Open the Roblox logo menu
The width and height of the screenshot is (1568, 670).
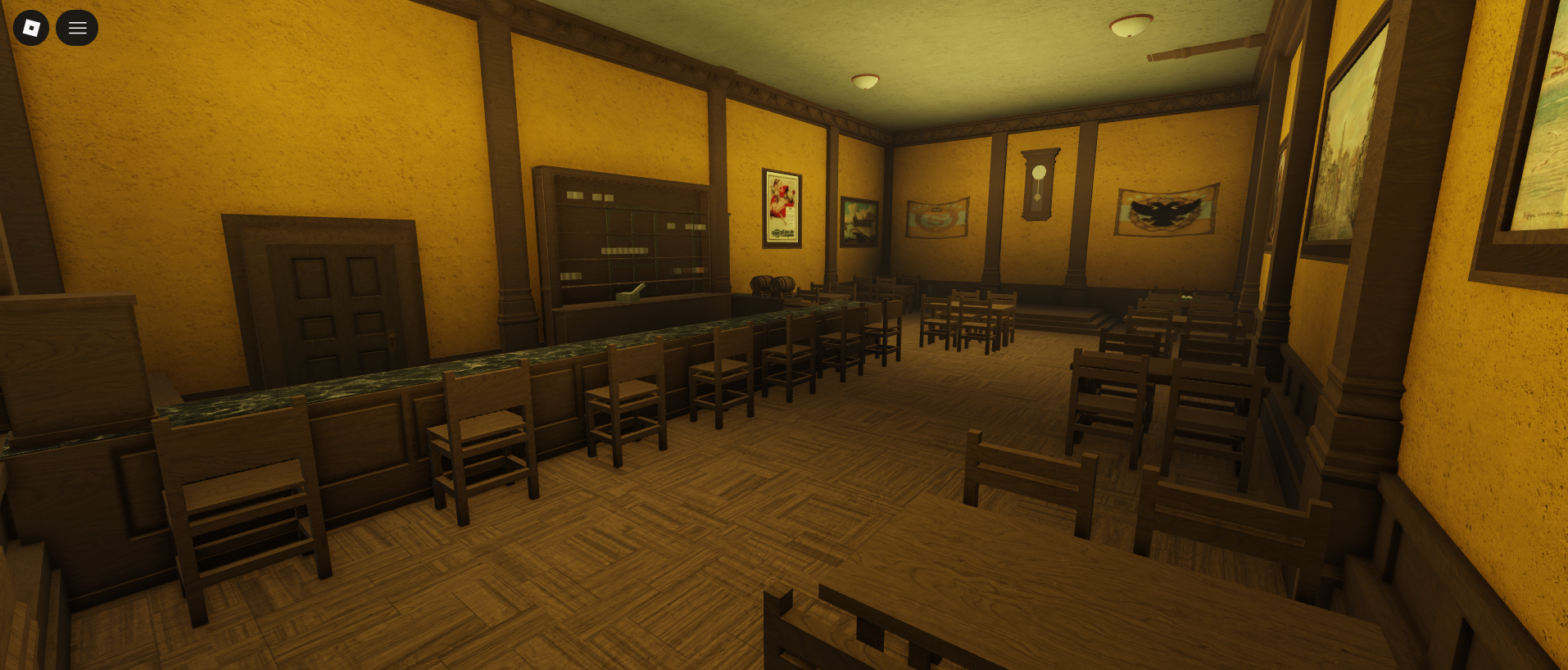pos(31,28)
